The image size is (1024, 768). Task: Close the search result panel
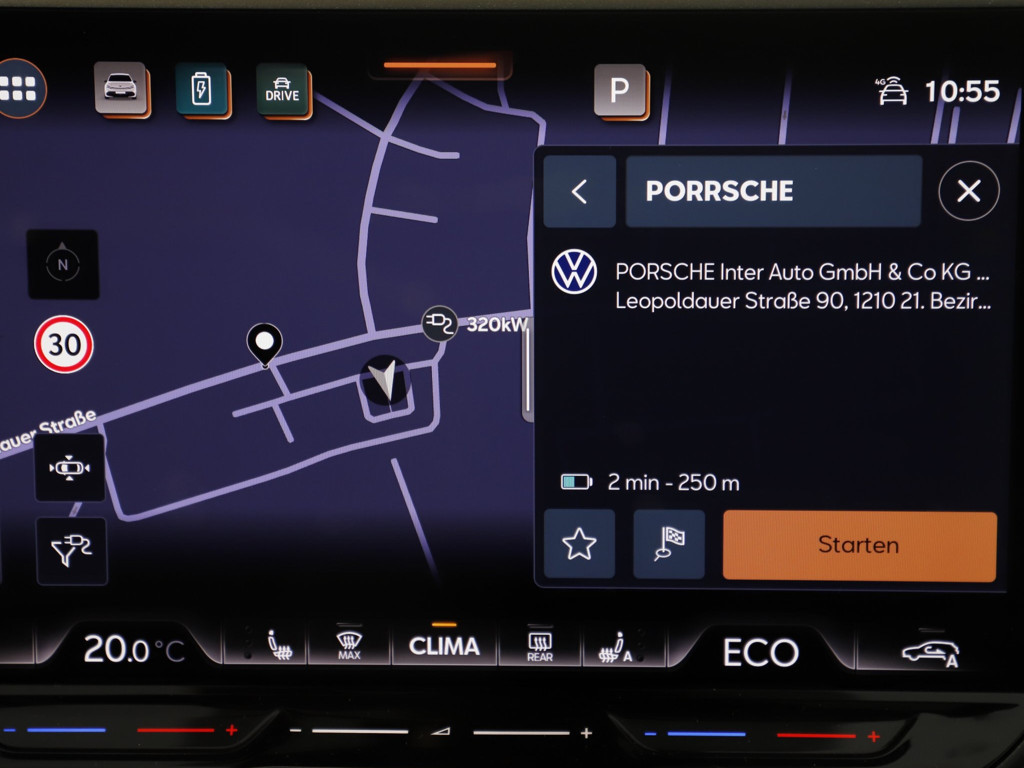click(x=968, y=191)
